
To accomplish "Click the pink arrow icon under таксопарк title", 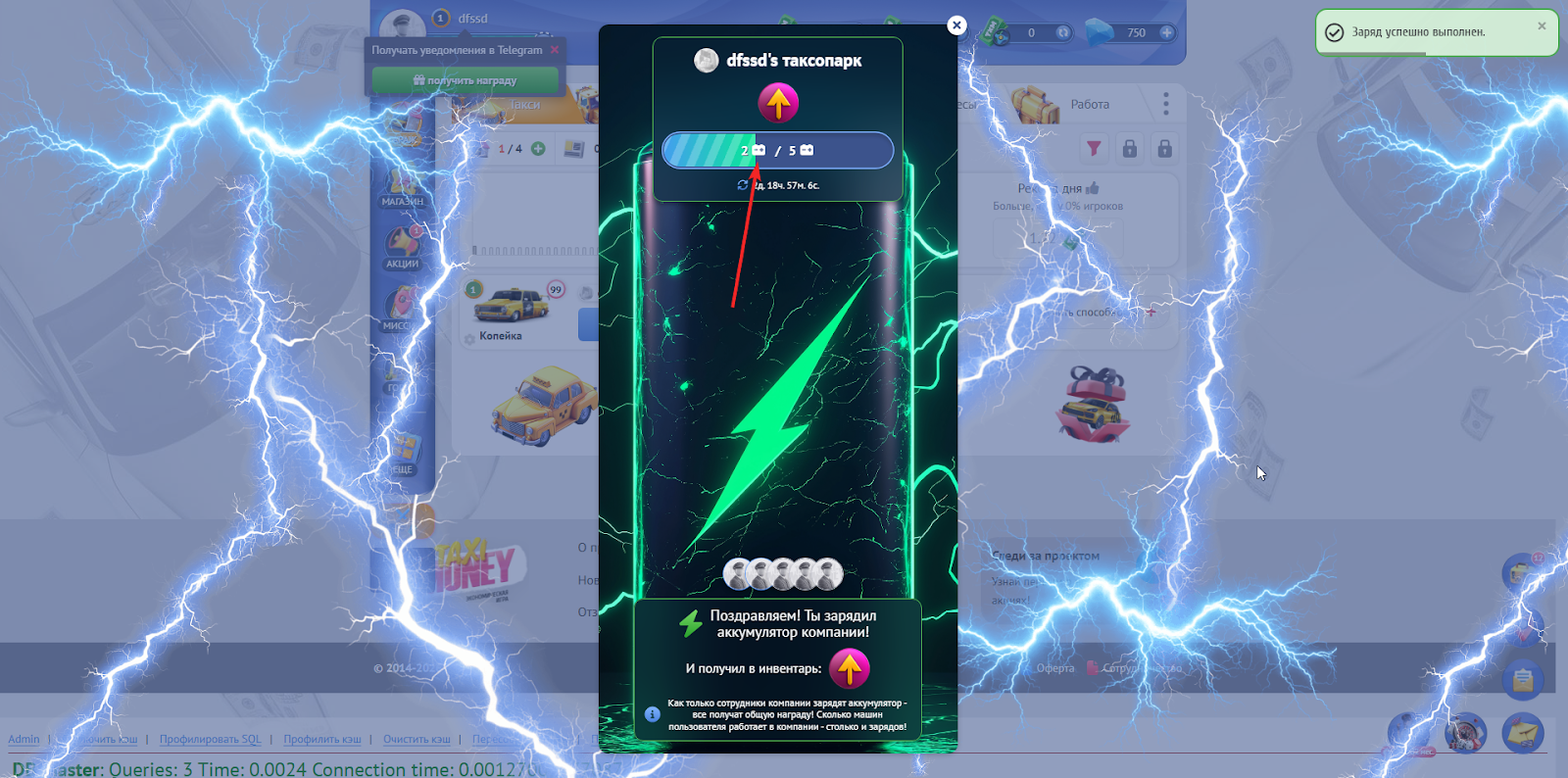I will click(x=778, y=103).
